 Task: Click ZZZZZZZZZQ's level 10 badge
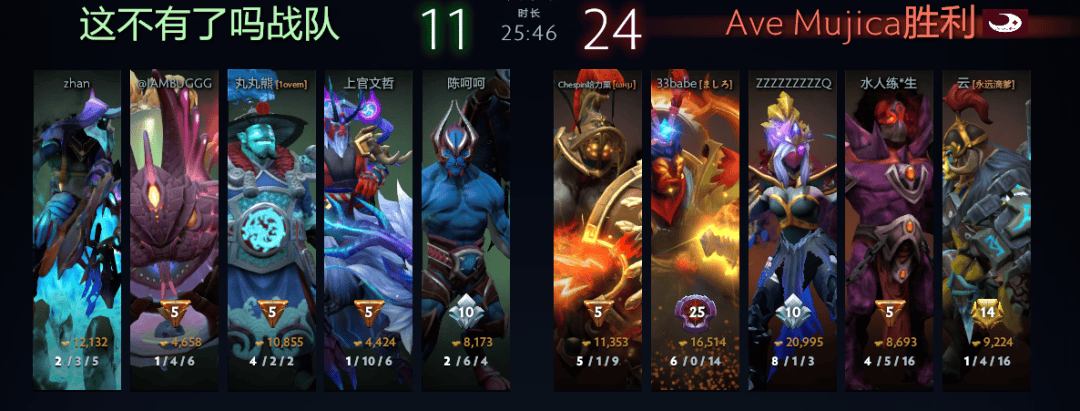793,310
